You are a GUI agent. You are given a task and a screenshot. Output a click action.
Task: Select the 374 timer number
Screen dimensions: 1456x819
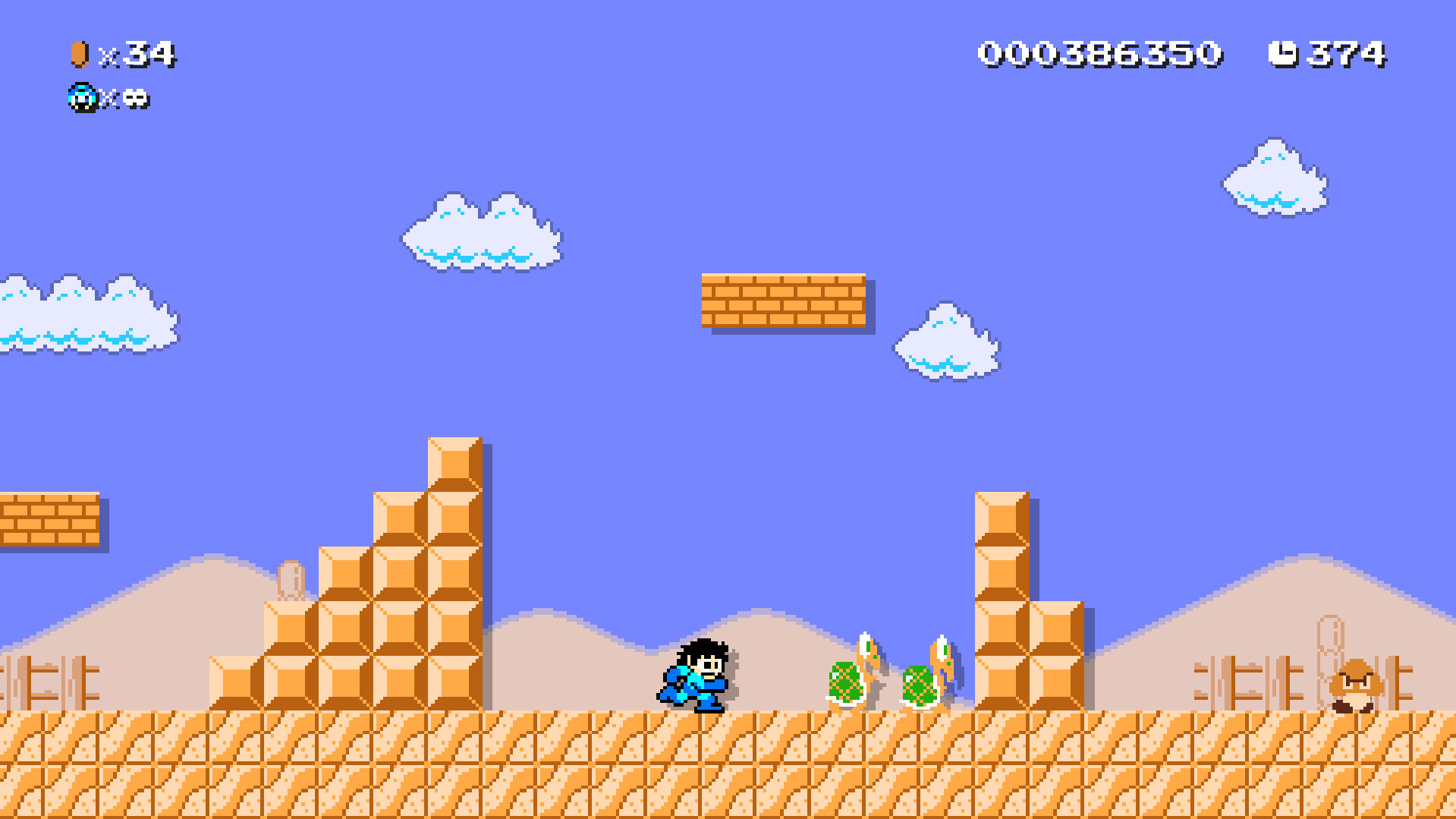(x=1347, y=52)
